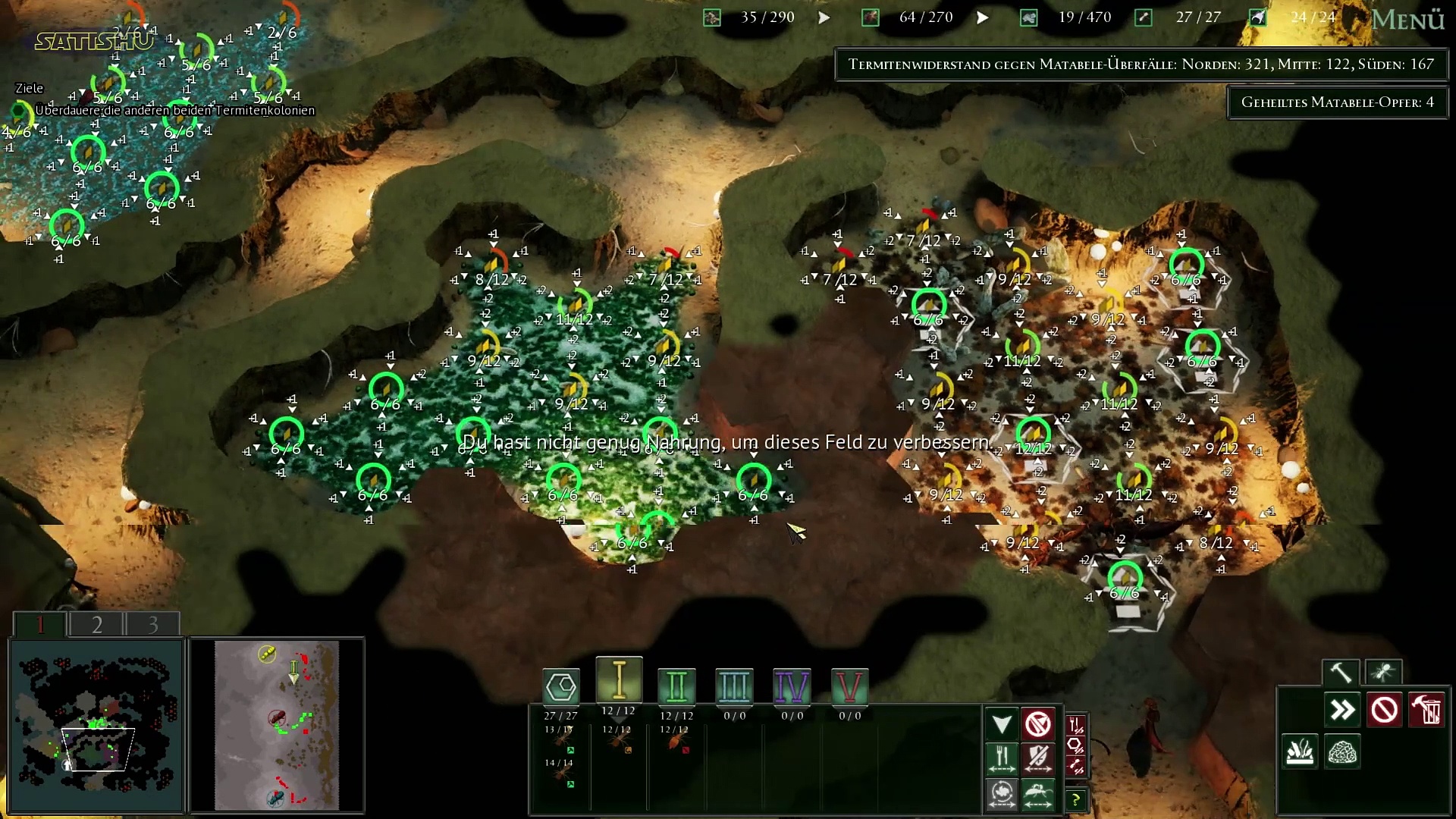The image size is (1456, 819).
Task: Switch to minimap tab 2
Action: coord(96,624)
